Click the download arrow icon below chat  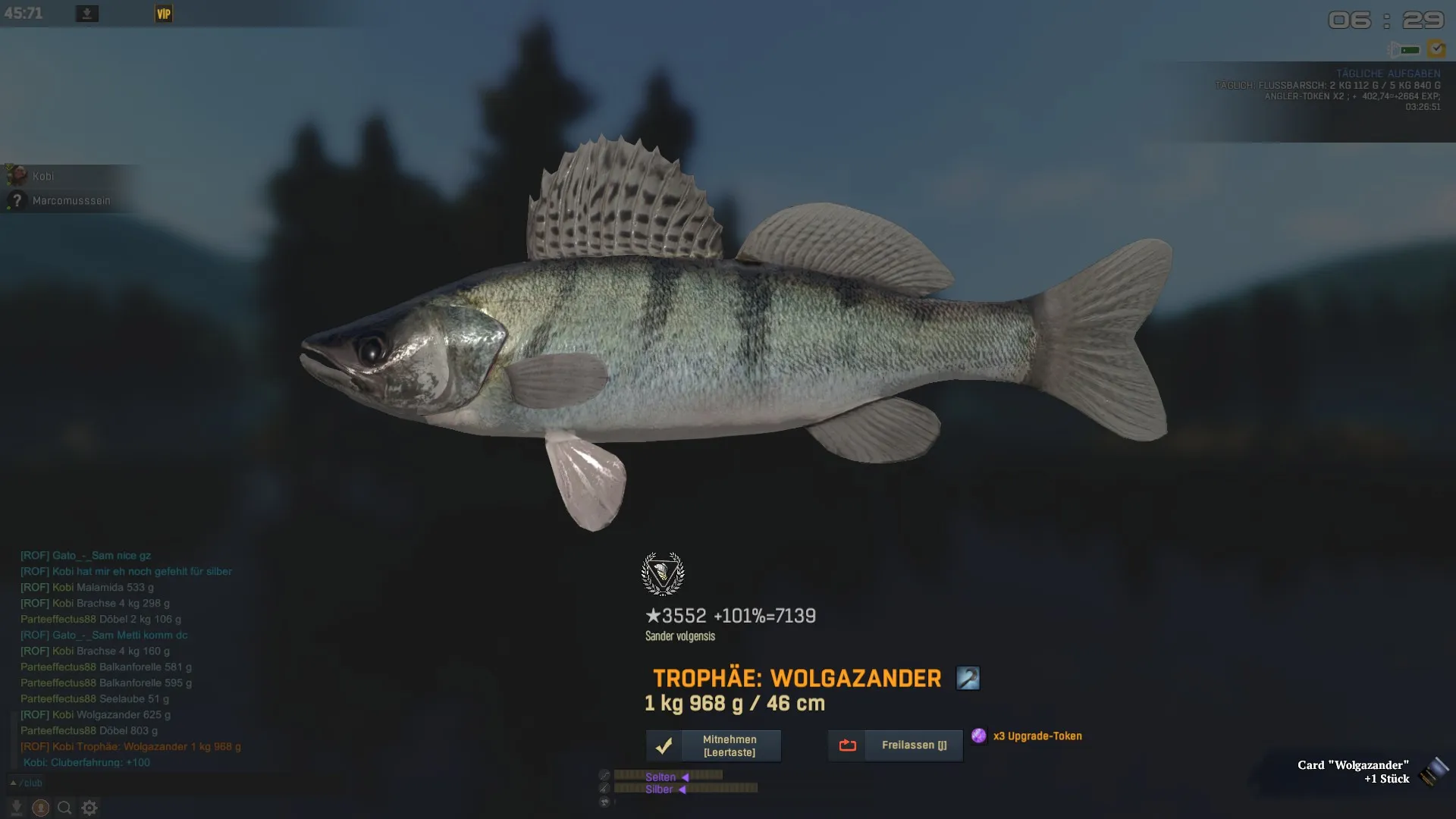pos(16,808)
